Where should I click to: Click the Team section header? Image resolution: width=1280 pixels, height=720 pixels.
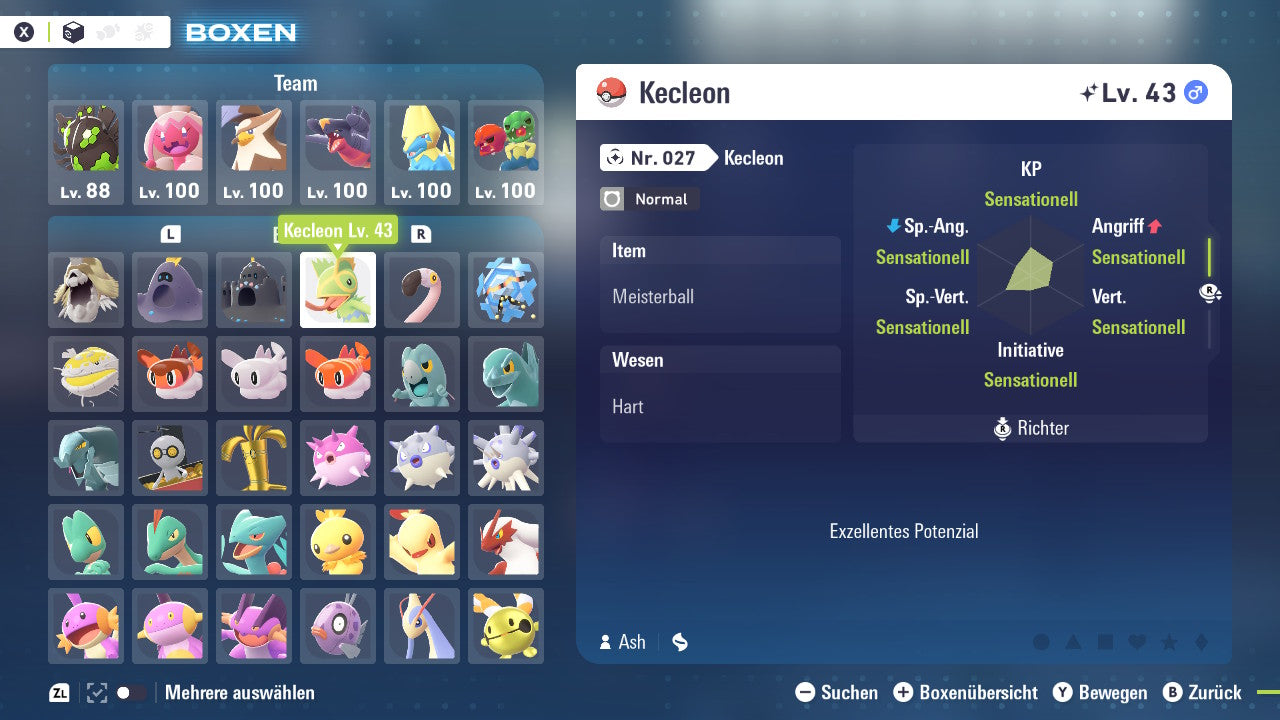click(x=295, y=83)
